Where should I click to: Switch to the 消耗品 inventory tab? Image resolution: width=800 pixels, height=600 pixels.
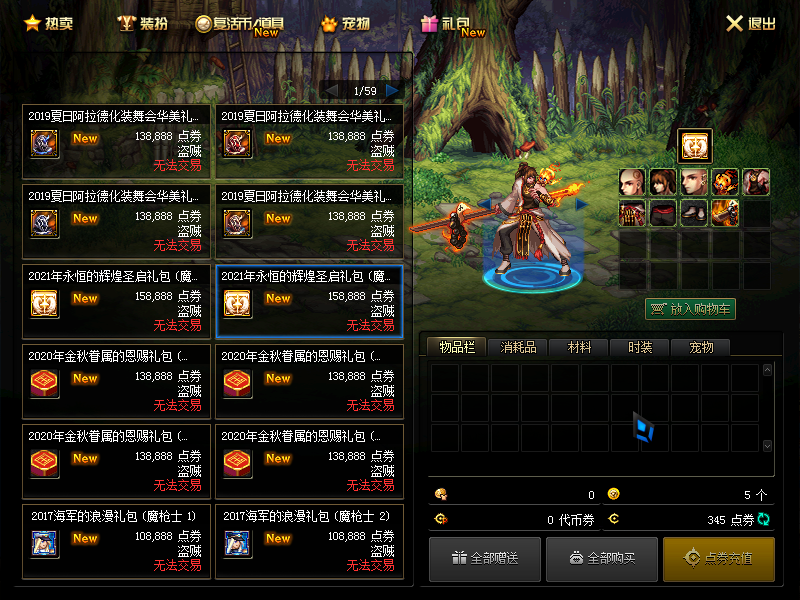518,347
